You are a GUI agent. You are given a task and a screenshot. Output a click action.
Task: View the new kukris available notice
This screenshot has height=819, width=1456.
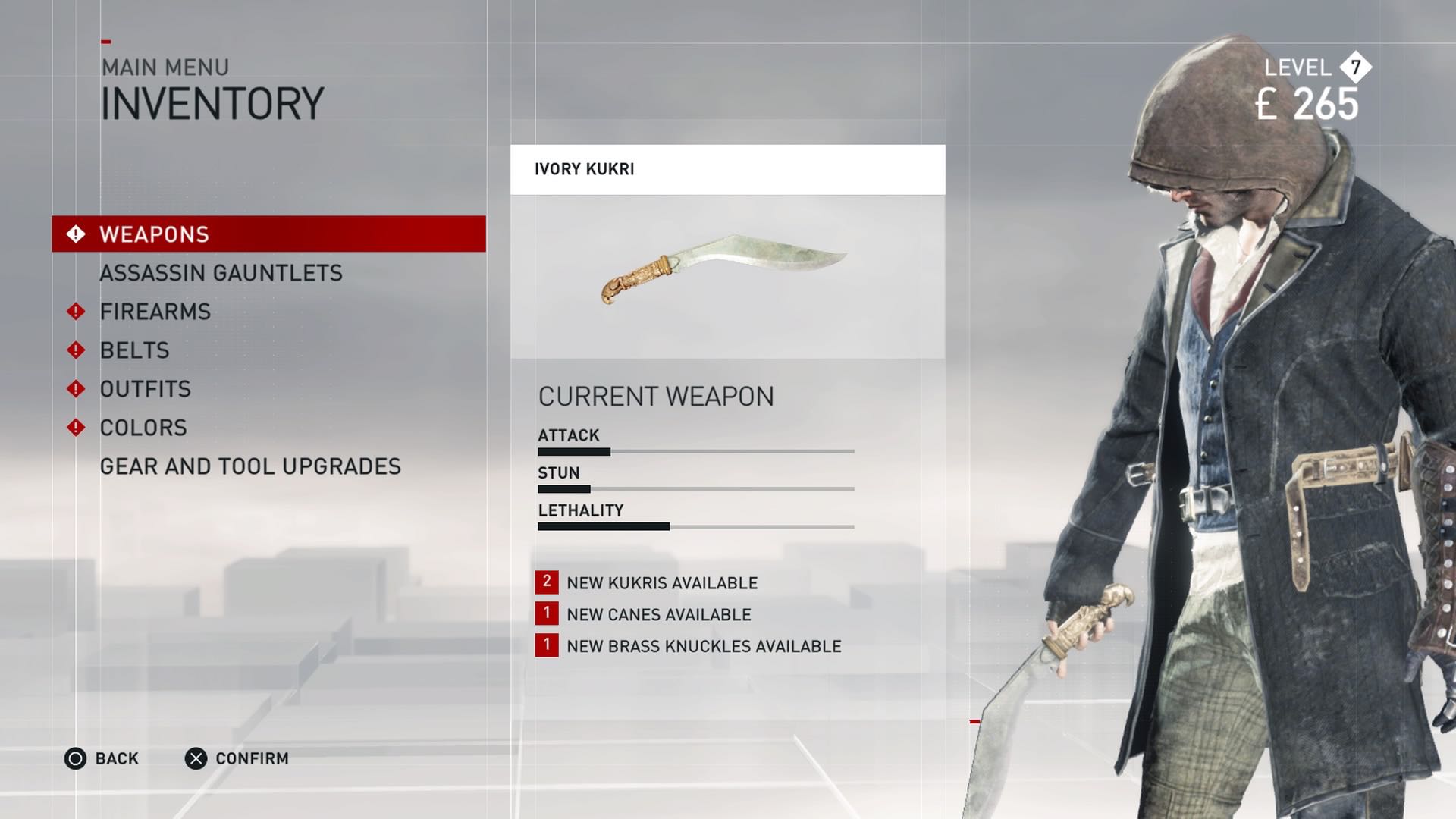coord(661,583)
